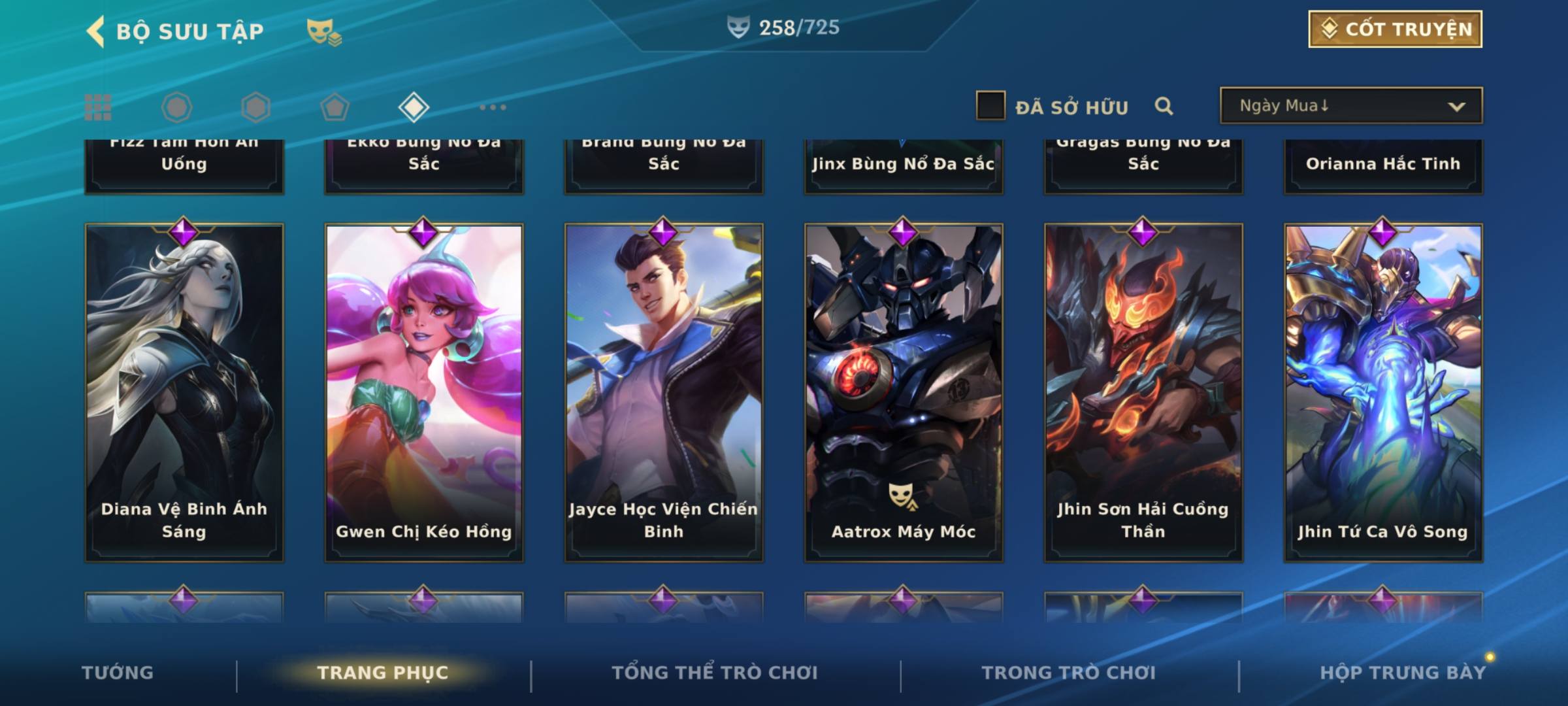Go back from Bộ Sưu Tập
1568x706 pixels.
(x=96, y=31)
